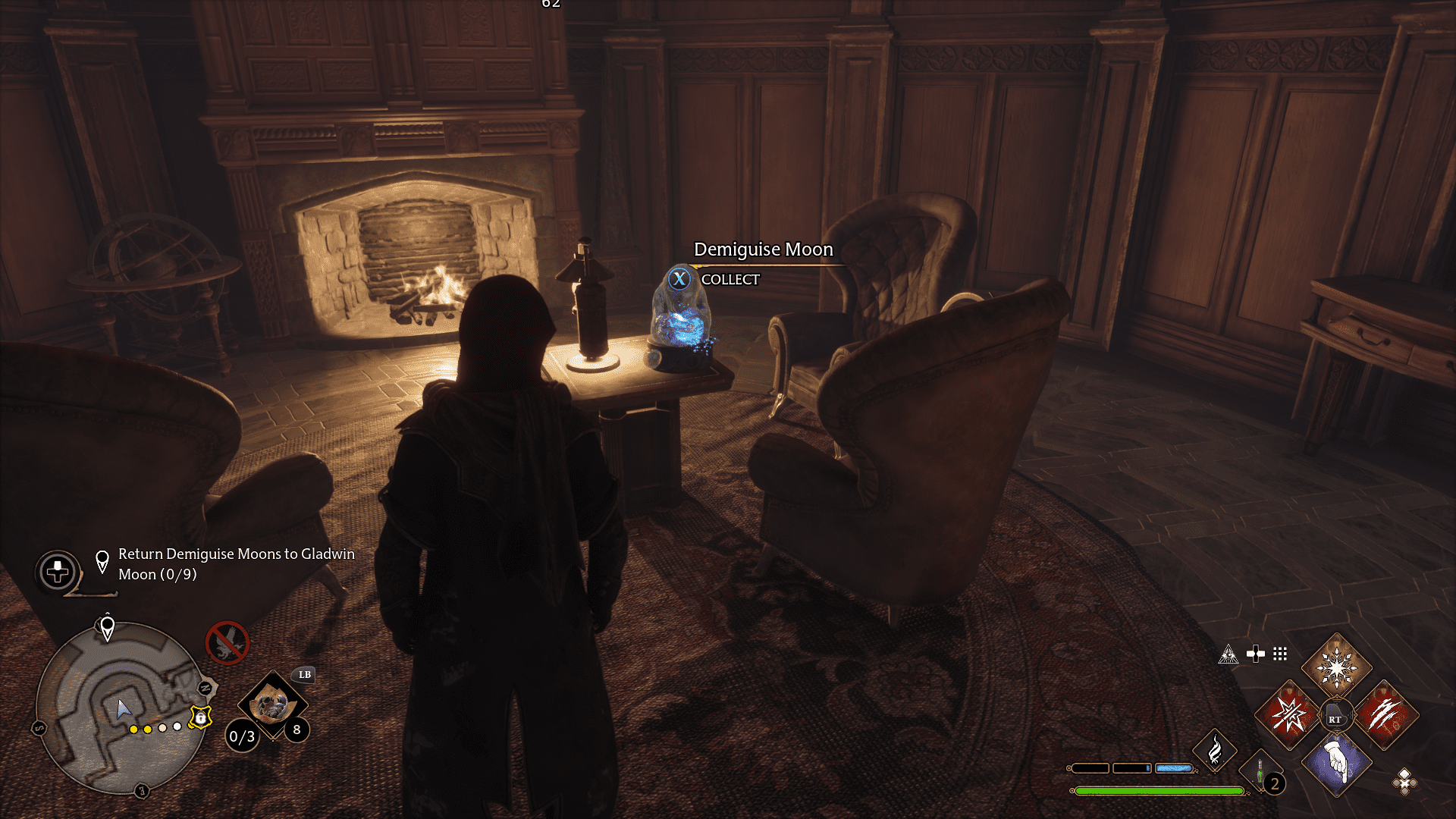This screenshot has height=819, width=1456.
Task: Click the yellow locked-door shield marker on minimap
Action: point(200,717)
